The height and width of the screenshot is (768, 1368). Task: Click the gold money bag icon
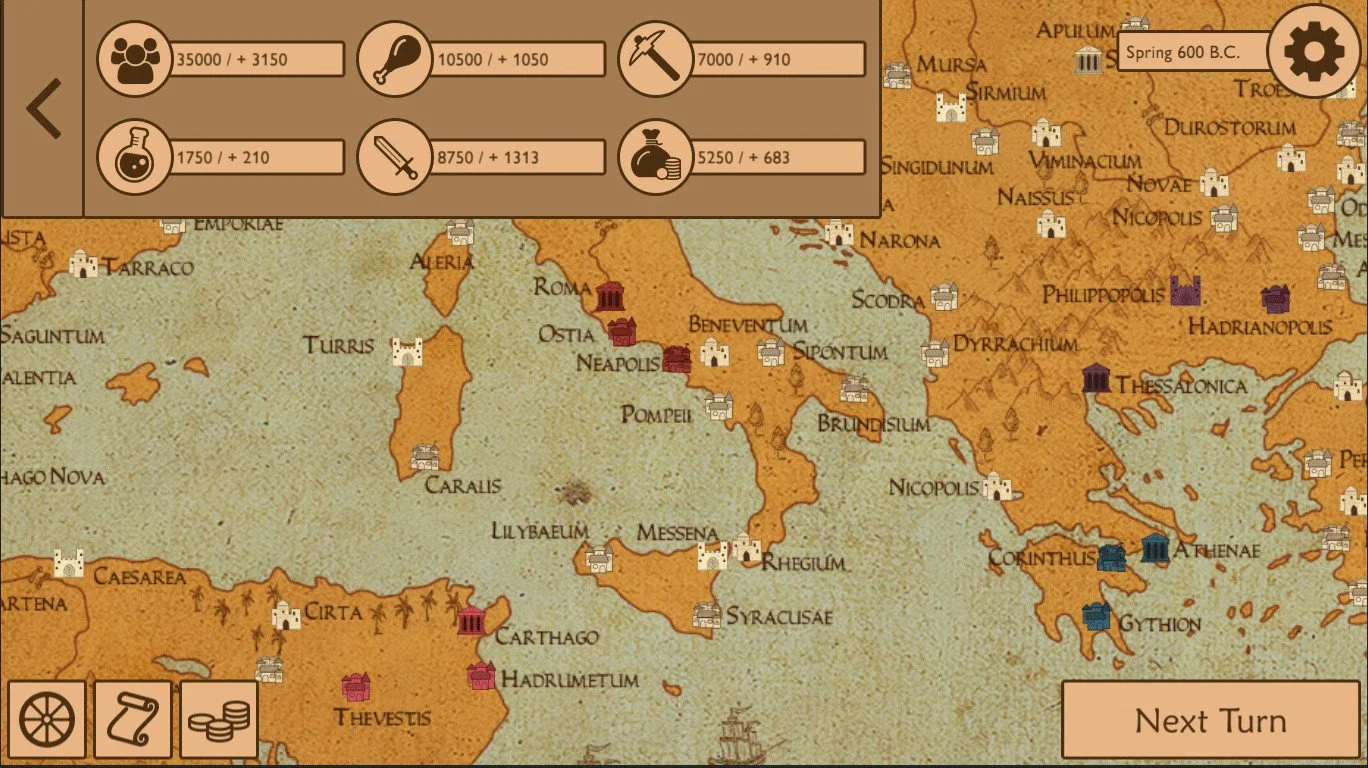click(x=655, y=156)
